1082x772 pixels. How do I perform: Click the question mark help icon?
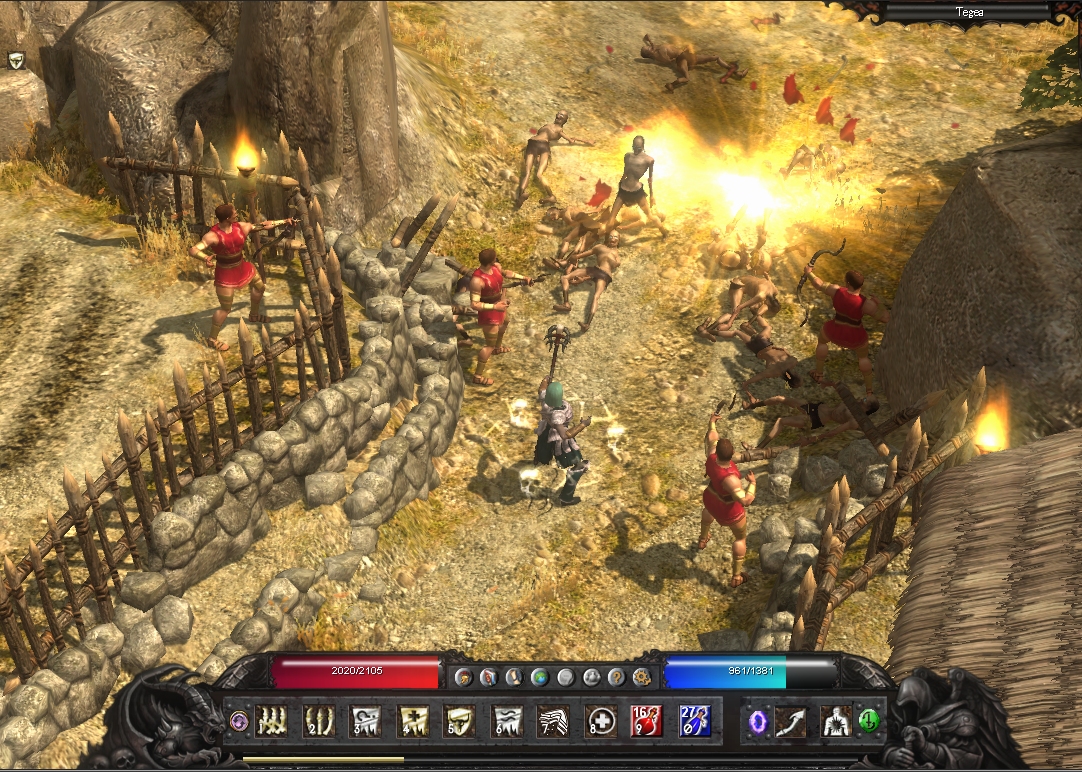click(x=616, y=677)
